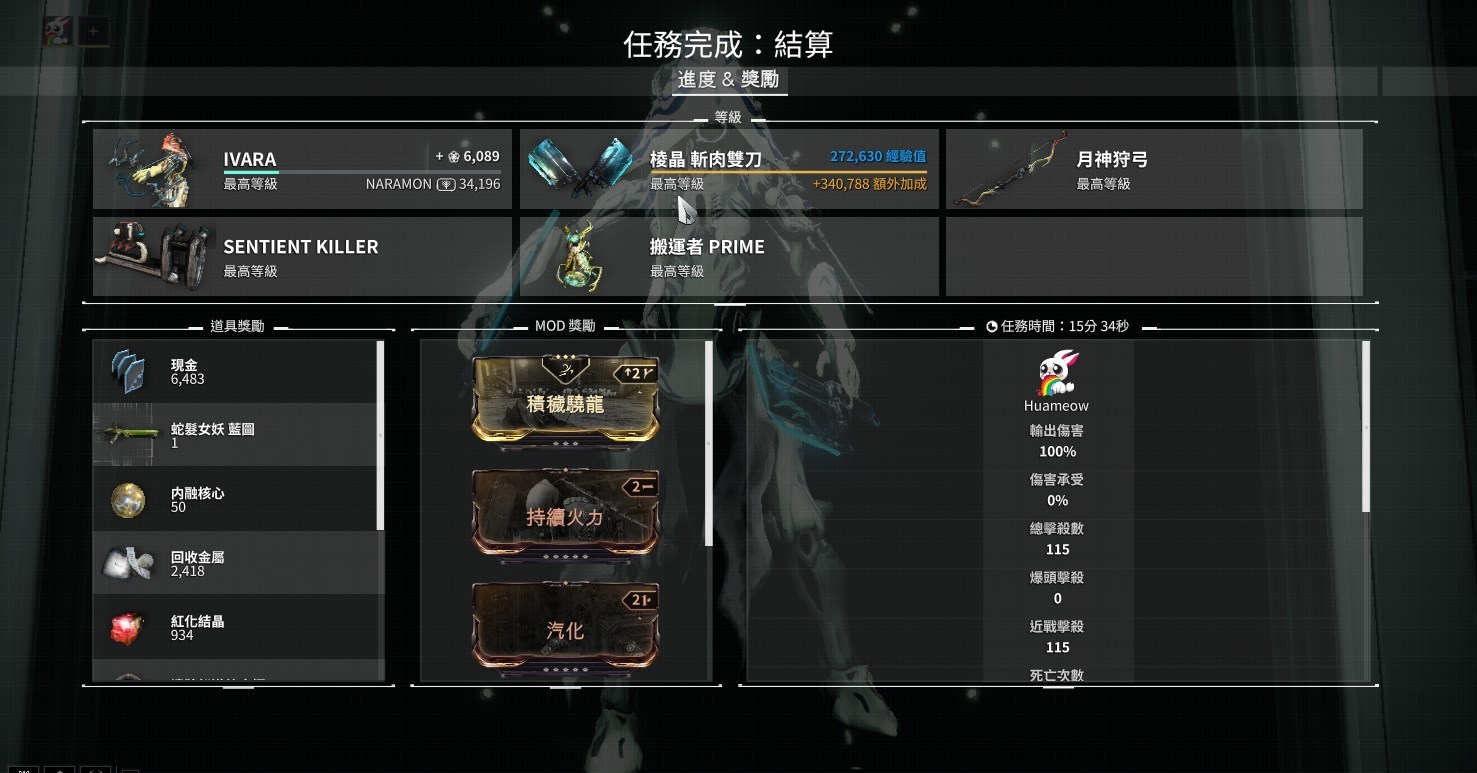Click the mission timer clock icon
This screenshot has width=1477, height=773.
pyautogui.click(x=991, y=325)
